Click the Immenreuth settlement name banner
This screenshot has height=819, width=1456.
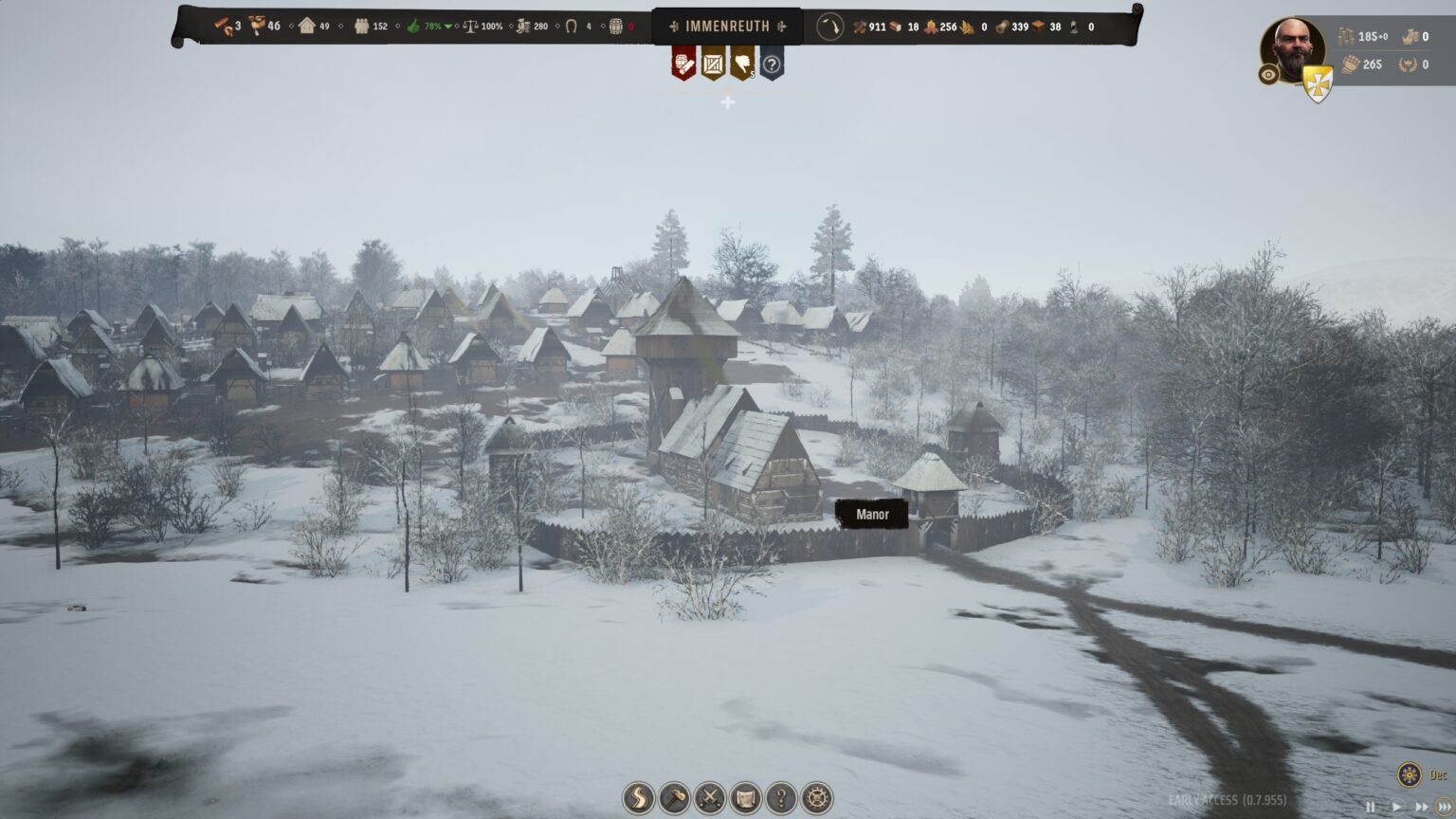tap(727, 27)
